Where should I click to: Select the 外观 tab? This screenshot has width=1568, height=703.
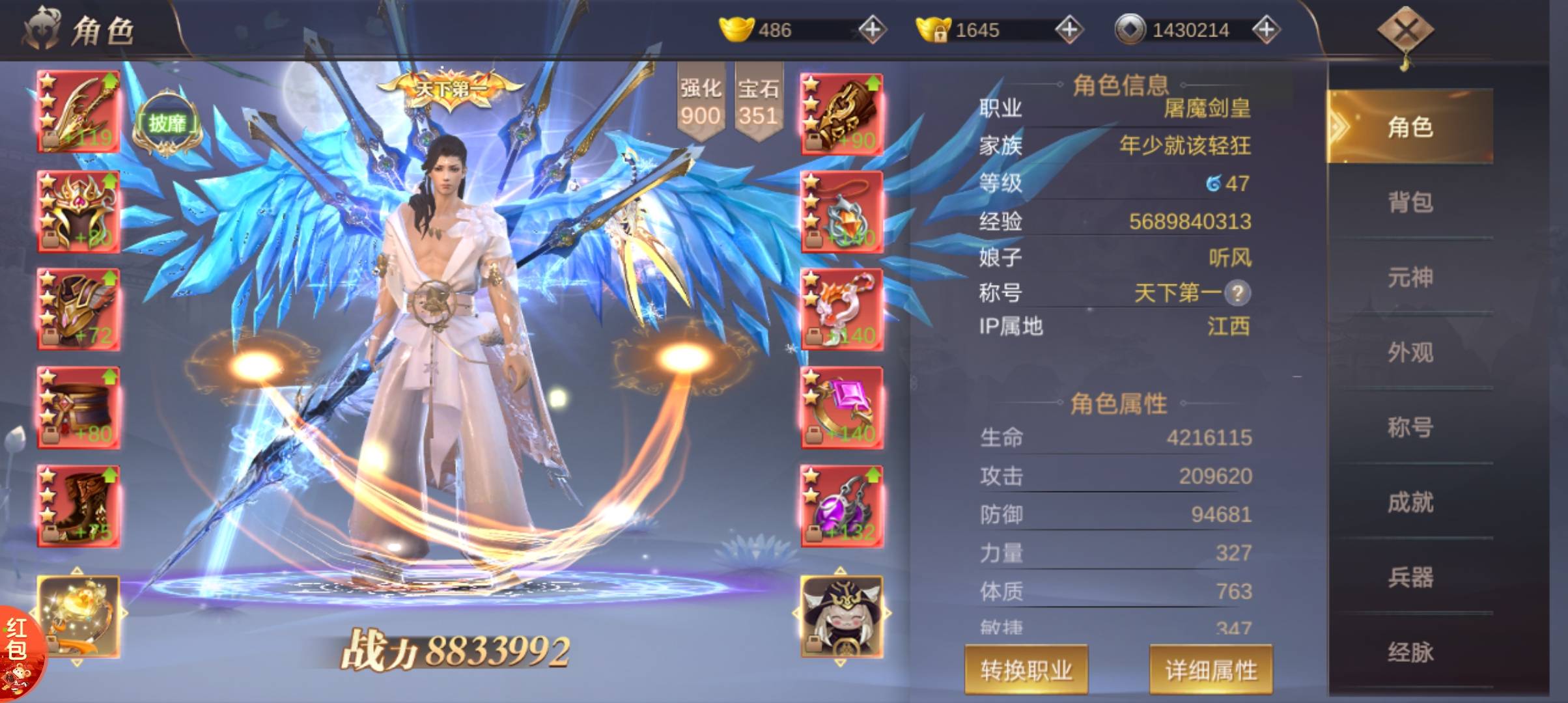[1410, 352]
